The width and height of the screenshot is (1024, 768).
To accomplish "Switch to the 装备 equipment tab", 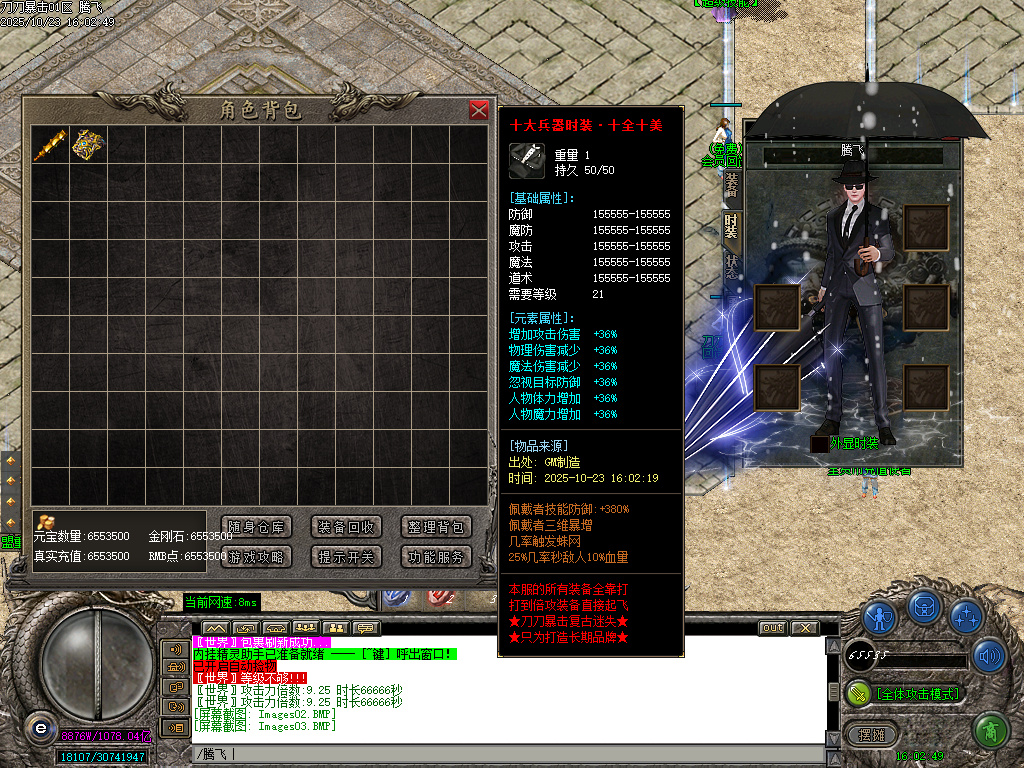I will tap(732, 183).
